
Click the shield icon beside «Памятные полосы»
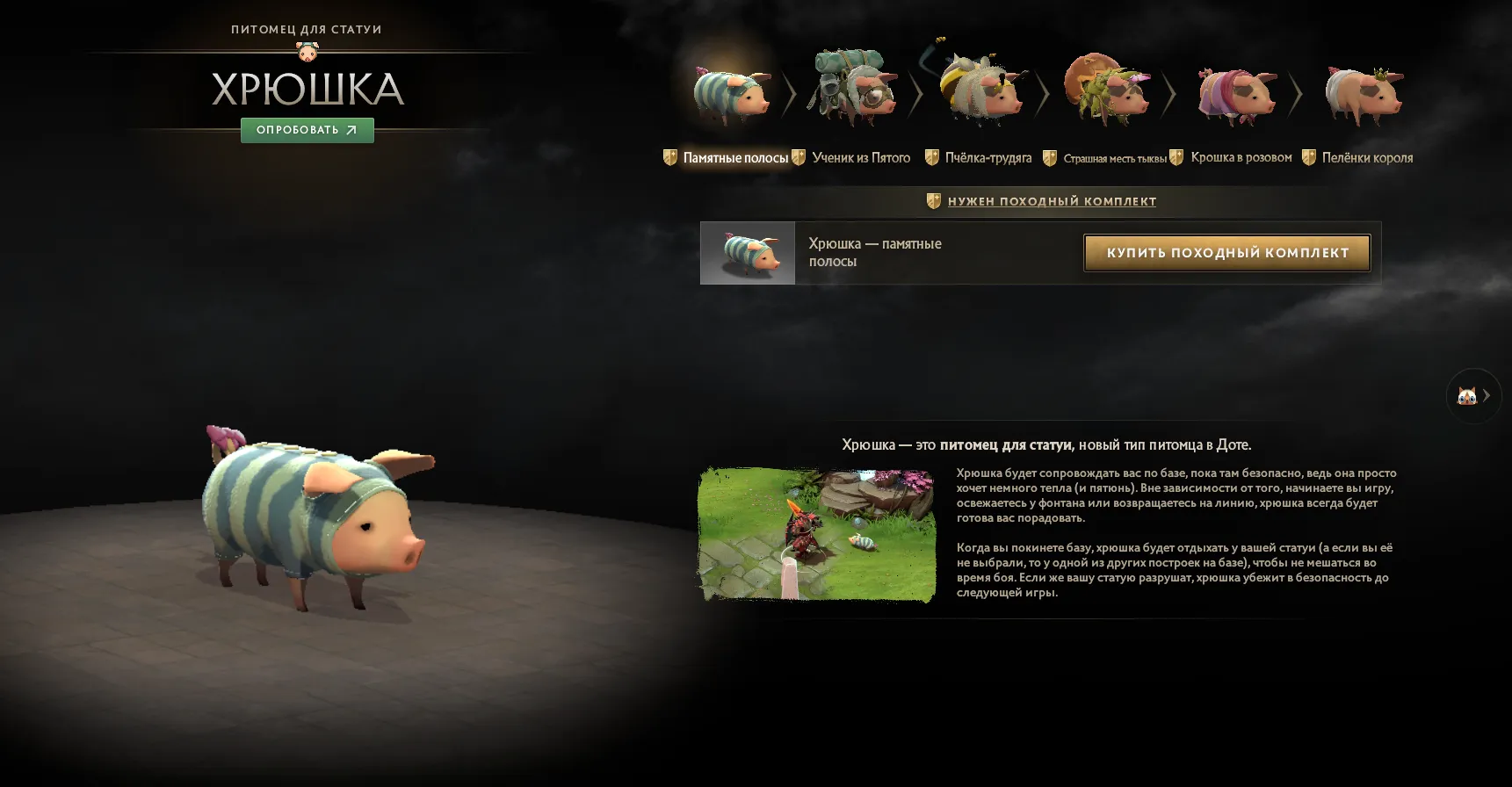point(671,157)
